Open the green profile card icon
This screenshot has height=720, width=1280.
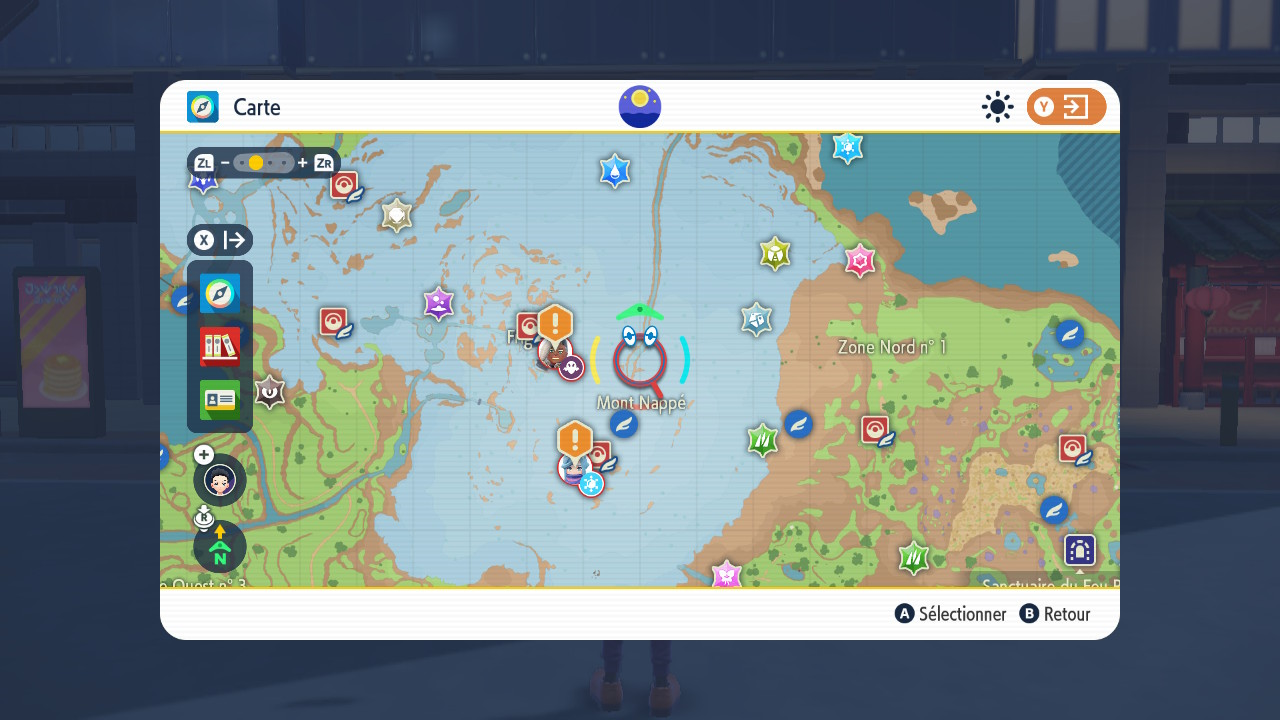click(220, 400)
